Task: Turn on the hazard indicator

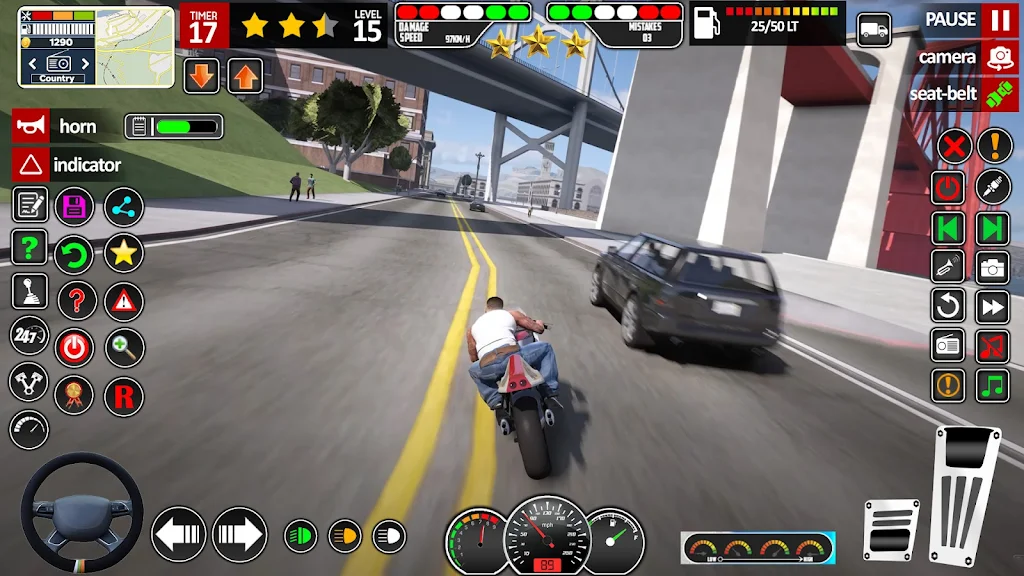Action: coord(31,164)
